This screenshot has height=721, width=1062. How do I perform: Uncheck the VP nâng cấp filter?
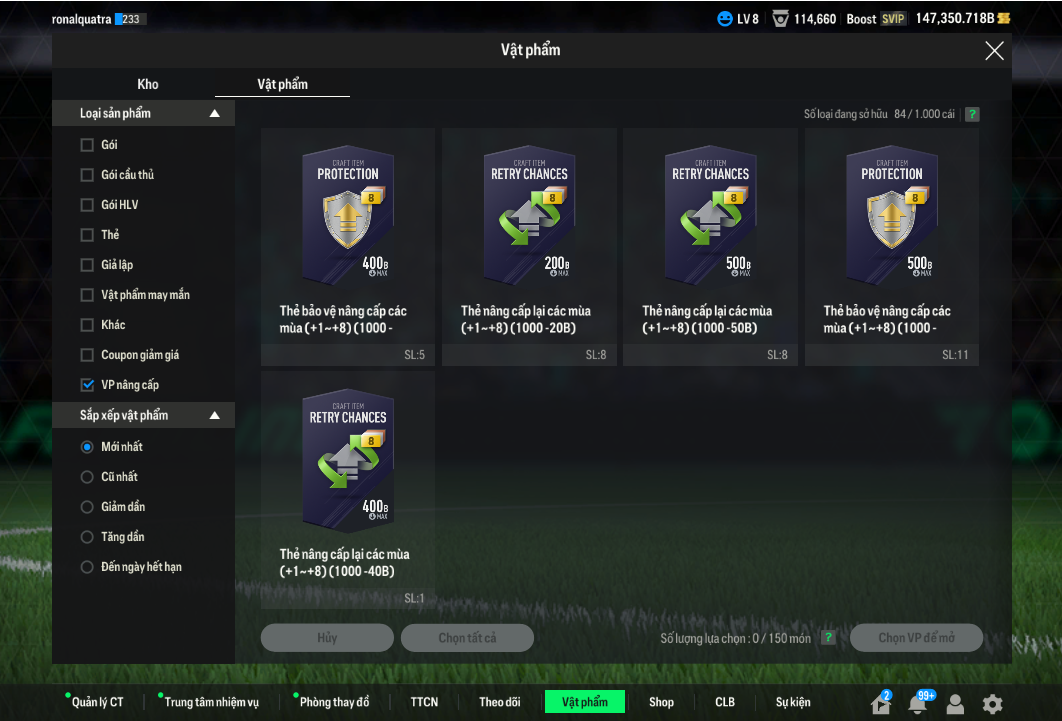tap(87, 385)
